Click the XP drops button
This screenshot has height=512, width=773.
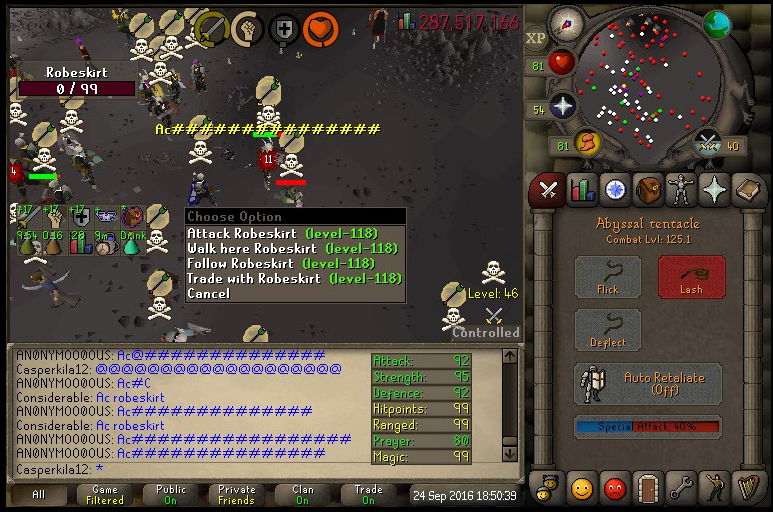click(536, 38)
